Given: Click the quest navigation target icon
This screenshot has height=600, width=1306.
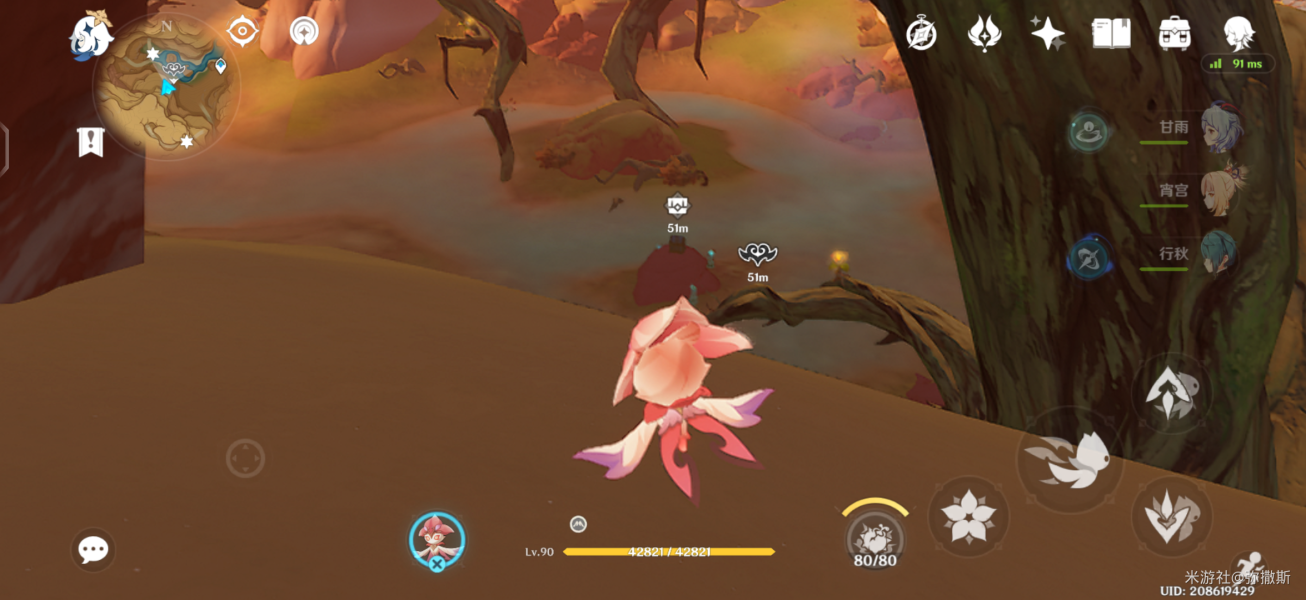Looking at the screenshot, I should pyautogui.click(x=243, y=32).
